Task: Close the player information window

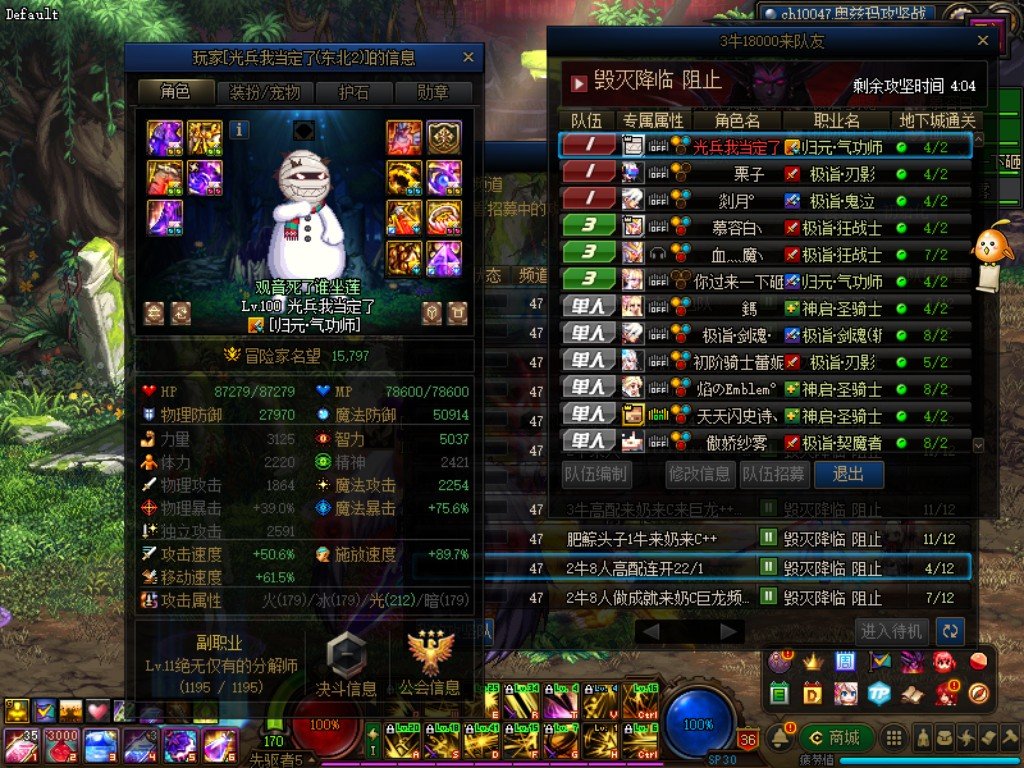Action: pyautogui.click(x=468, y=58)
